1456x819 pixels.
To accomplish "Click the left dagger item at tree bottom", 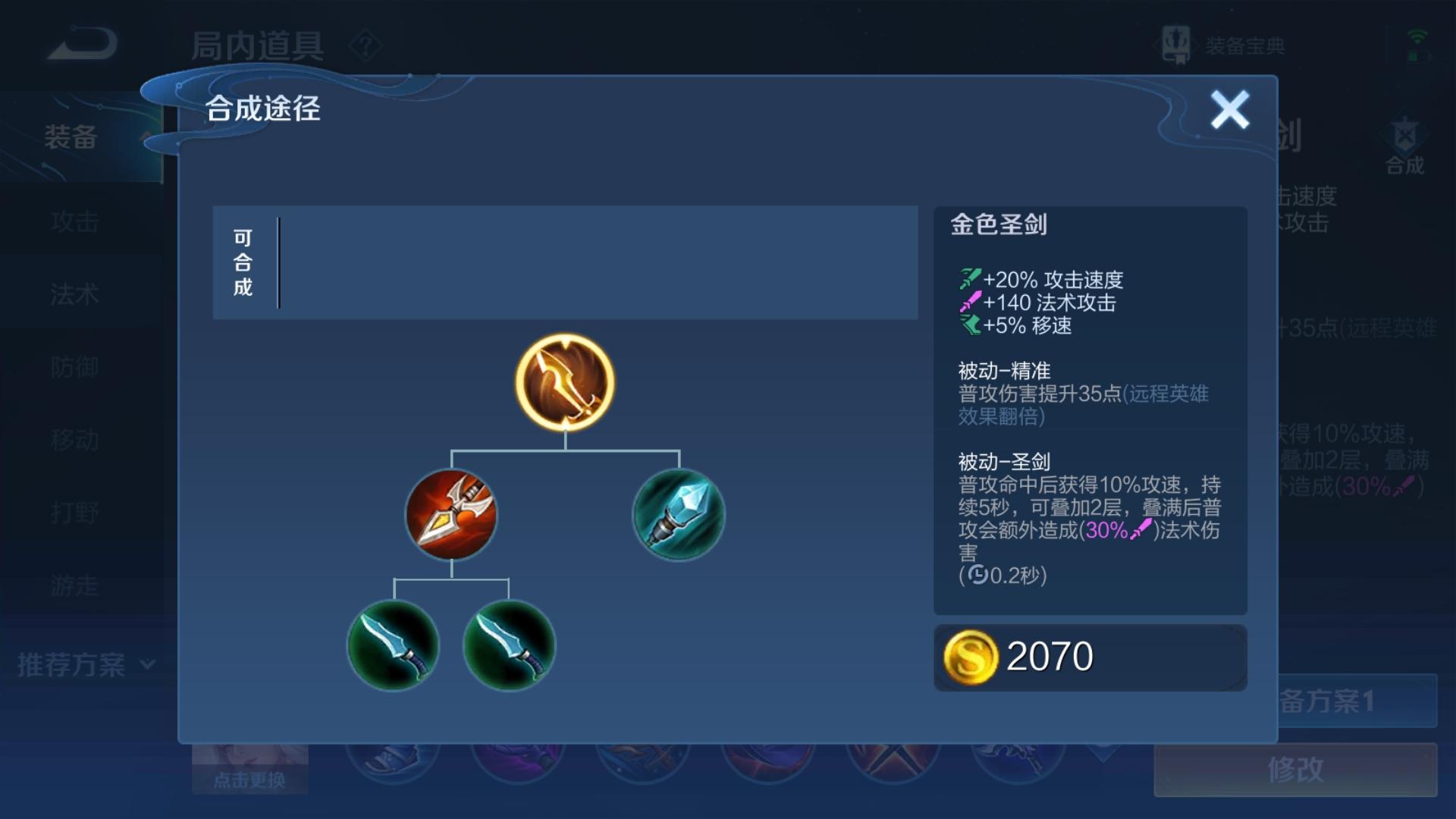I will click(x=393, y=645).
